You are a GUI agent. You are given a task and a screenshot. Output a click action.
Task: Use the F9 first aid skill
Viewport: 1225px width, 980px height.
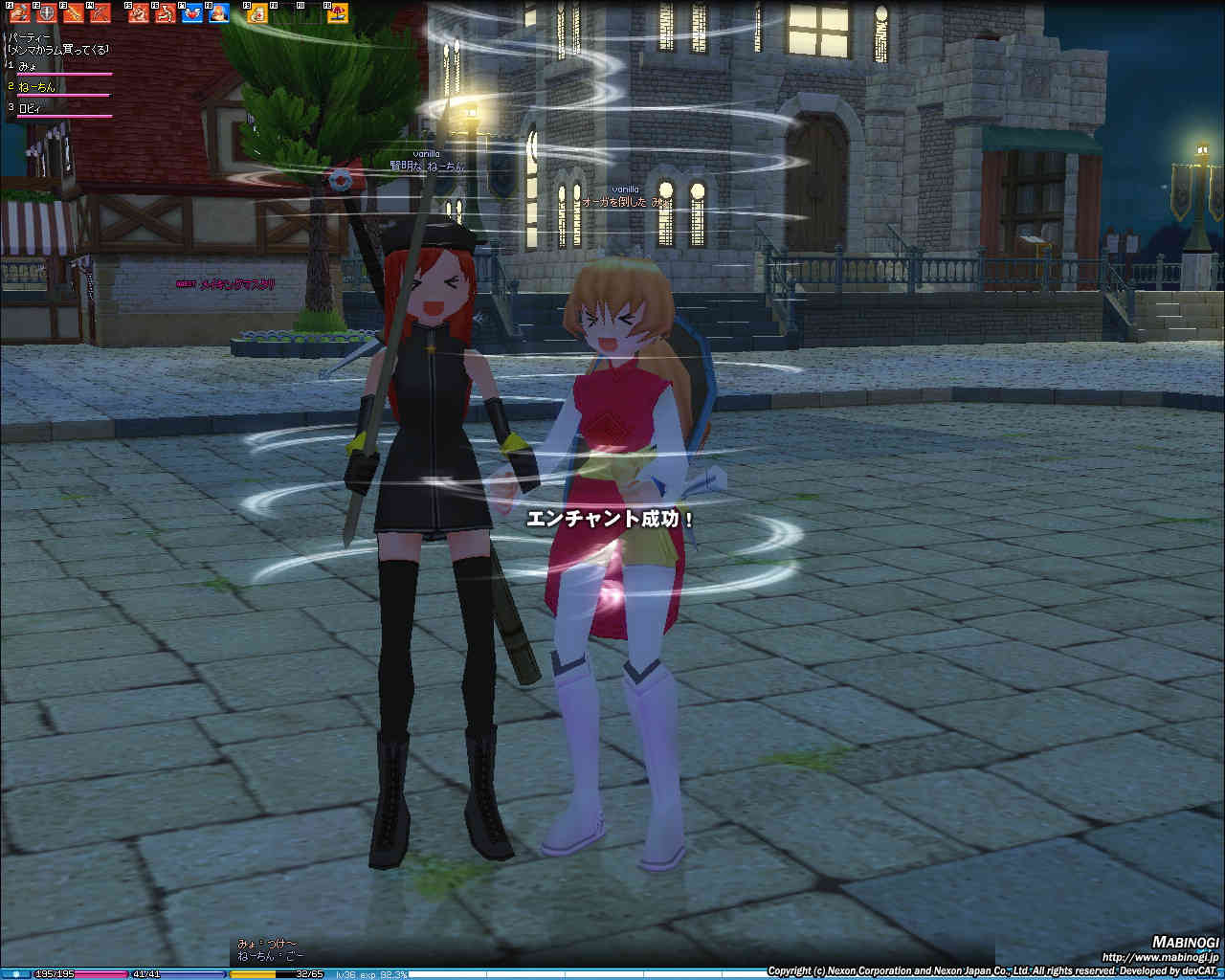pos(257,12)
